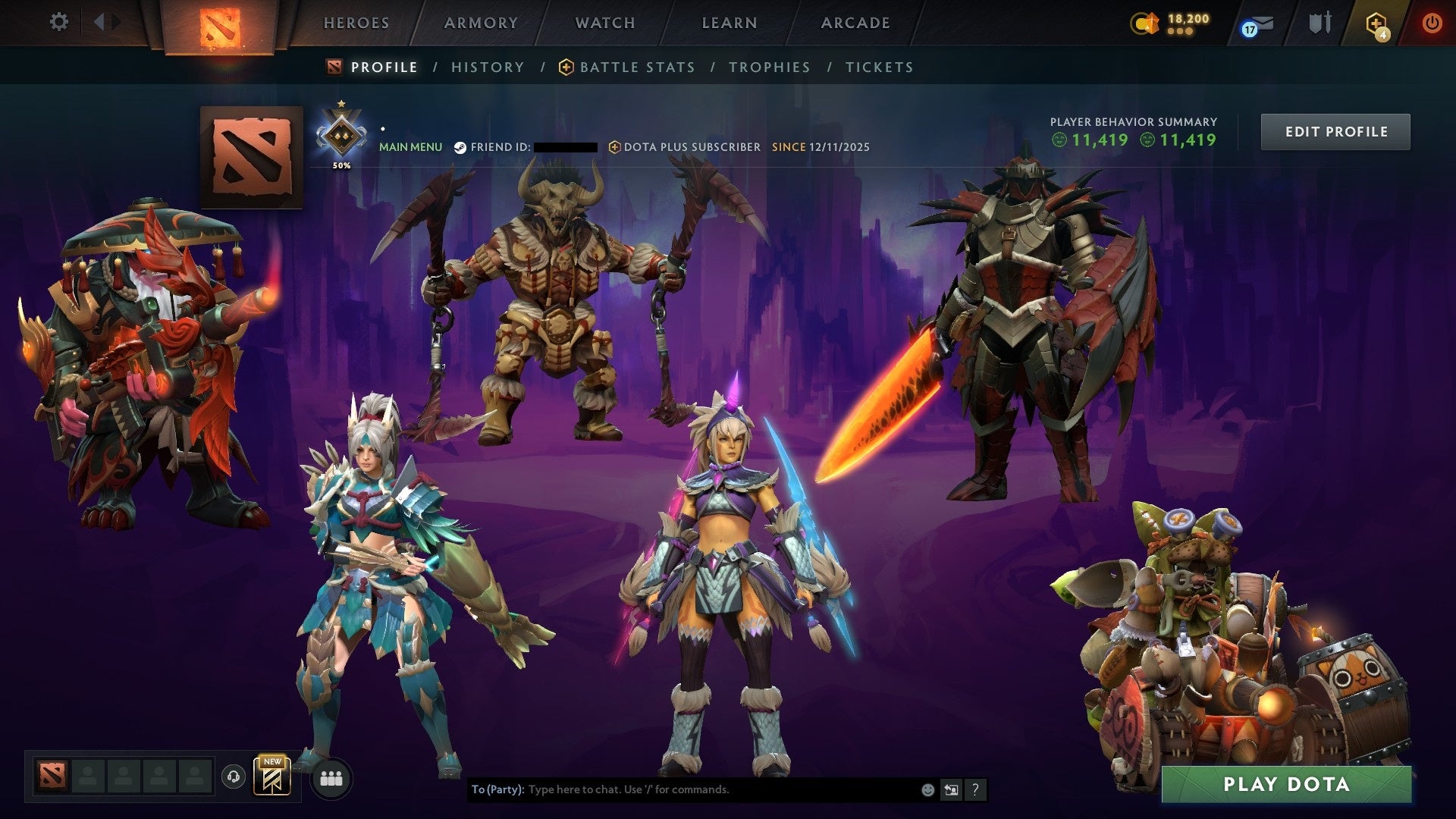This screenshot has height=819, width=1456.
Task: Click the chat wheel reply icon
Action: [x=951, y=789]
